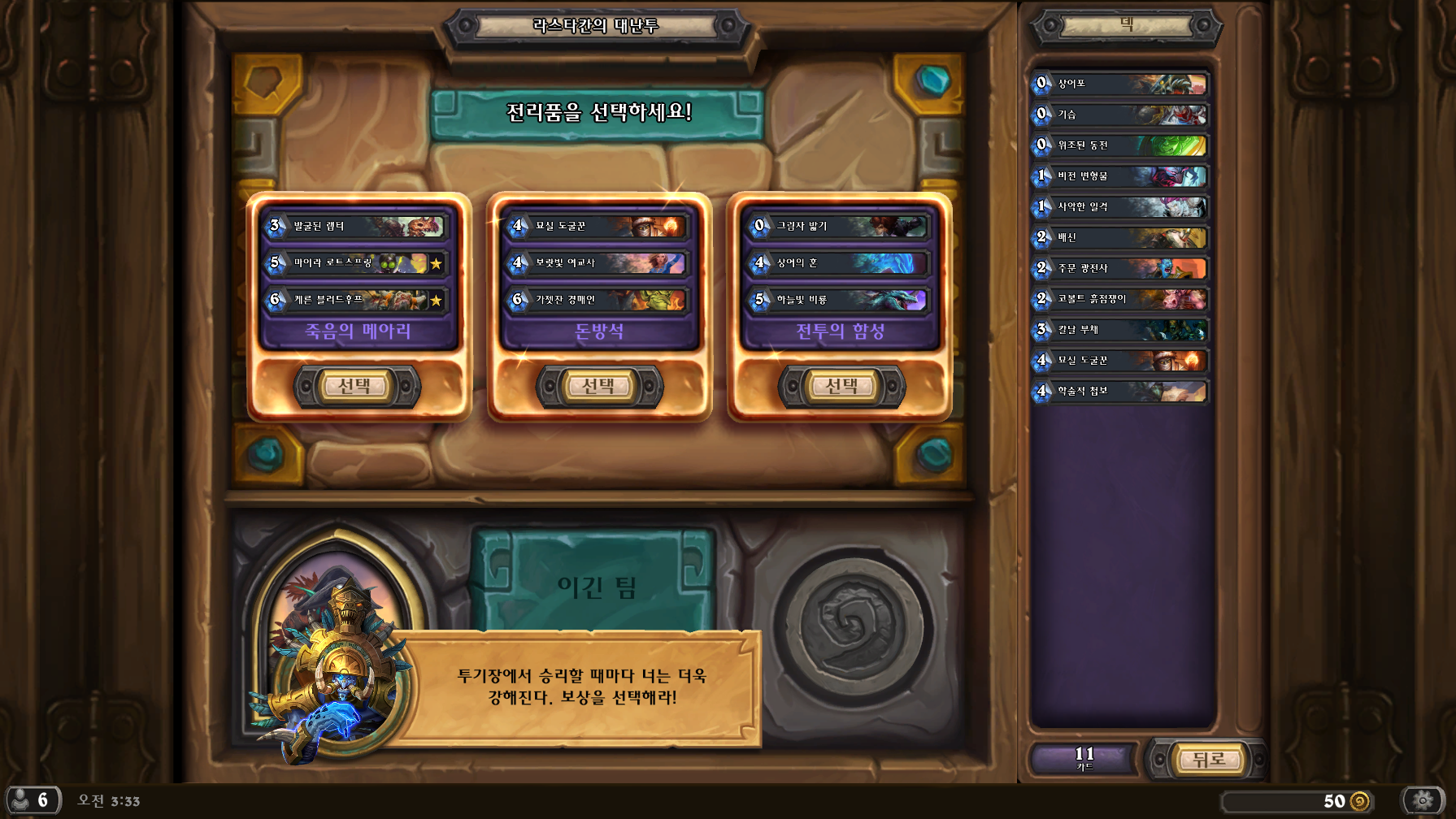Inspect the 마이라 로트스프링 legendary card

357,263
